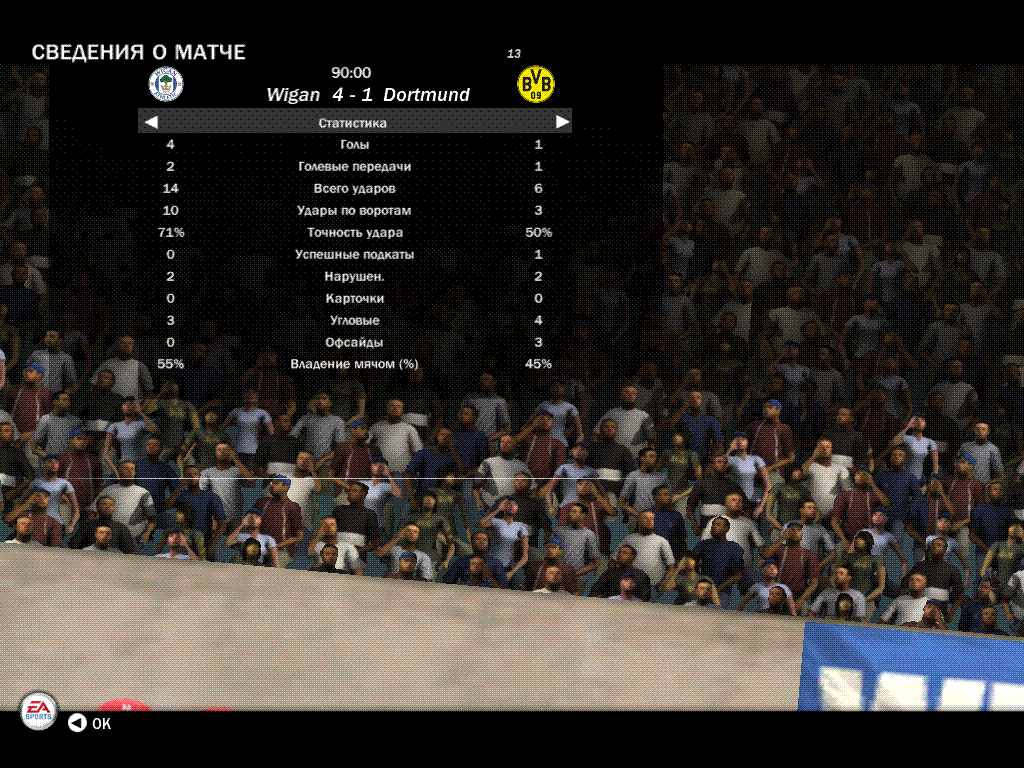Show the next statistics page with right arrow

click(x=562, y=122)
